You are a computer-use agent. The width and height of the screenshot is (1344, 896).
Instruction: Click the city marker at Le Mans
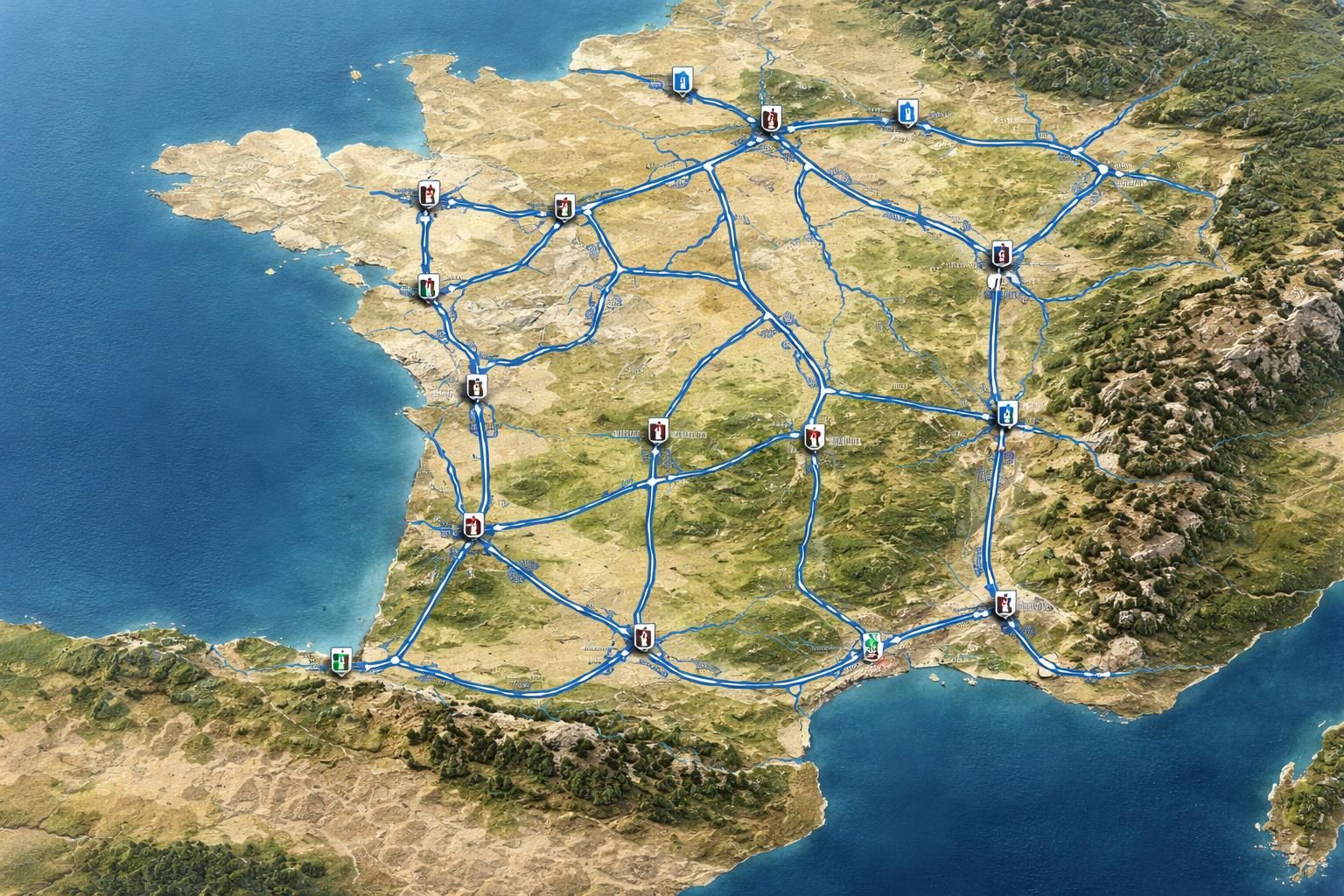[564, 208]
